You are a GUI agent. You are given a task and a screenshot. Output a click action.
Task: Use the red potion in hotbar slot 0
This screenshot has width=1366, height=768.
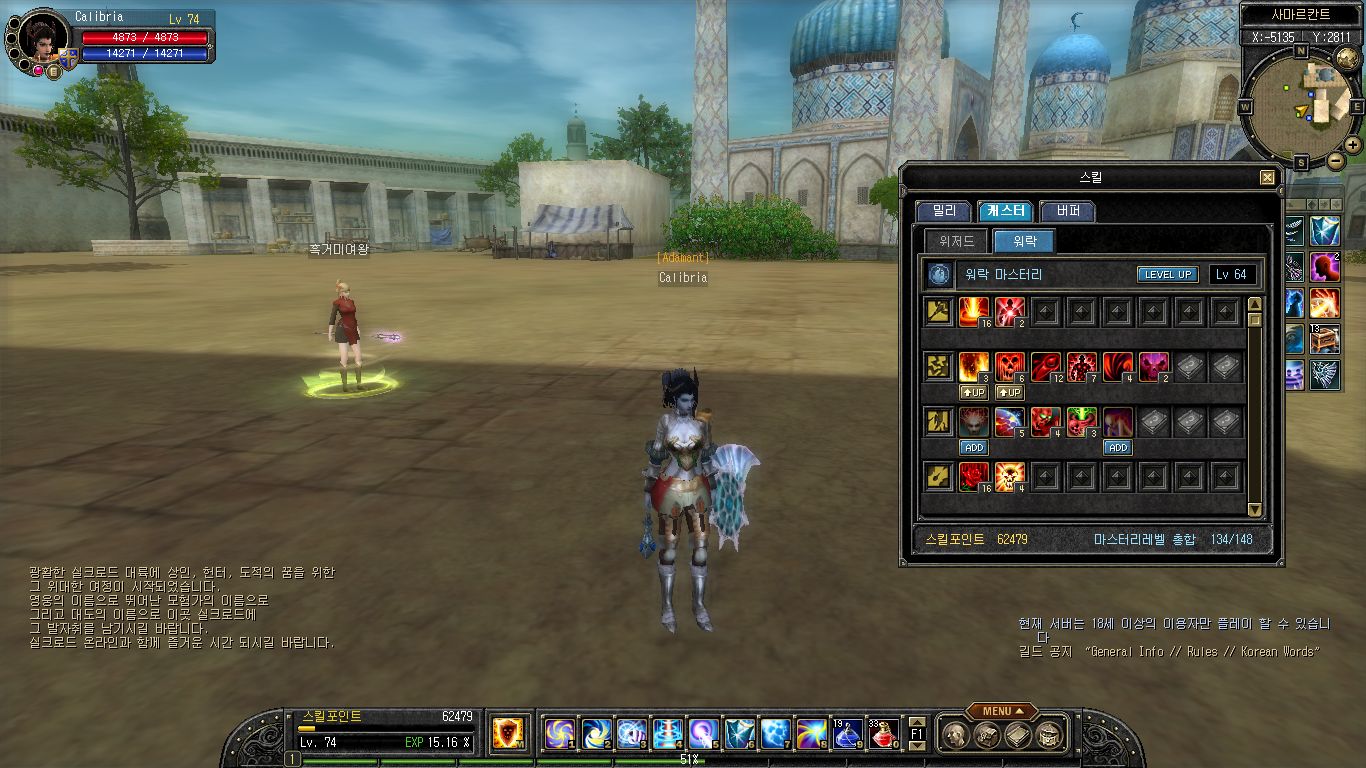pos(883,734)
